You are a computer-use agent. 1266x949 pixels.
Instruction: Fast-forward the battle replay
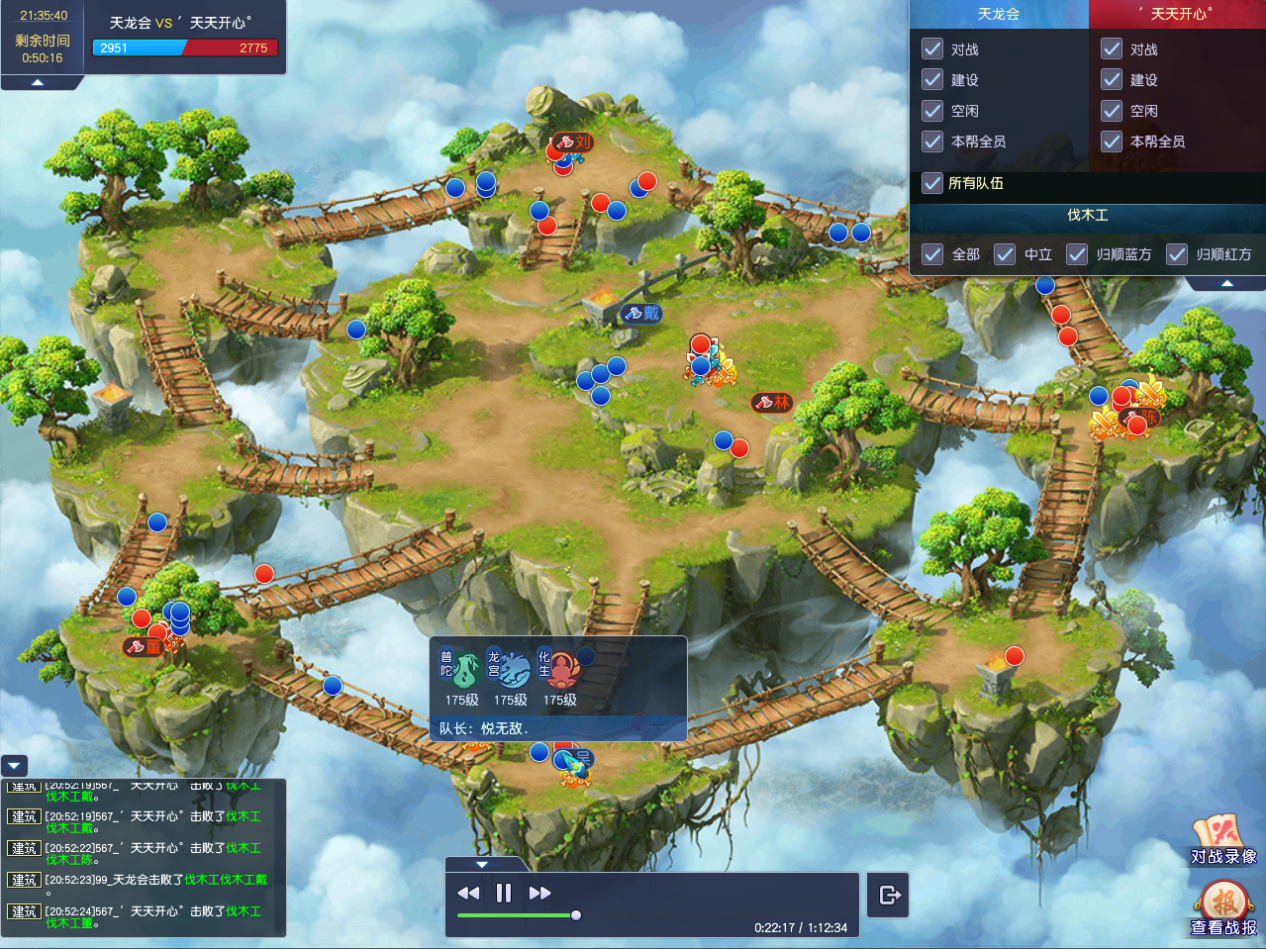pos(540,893)
